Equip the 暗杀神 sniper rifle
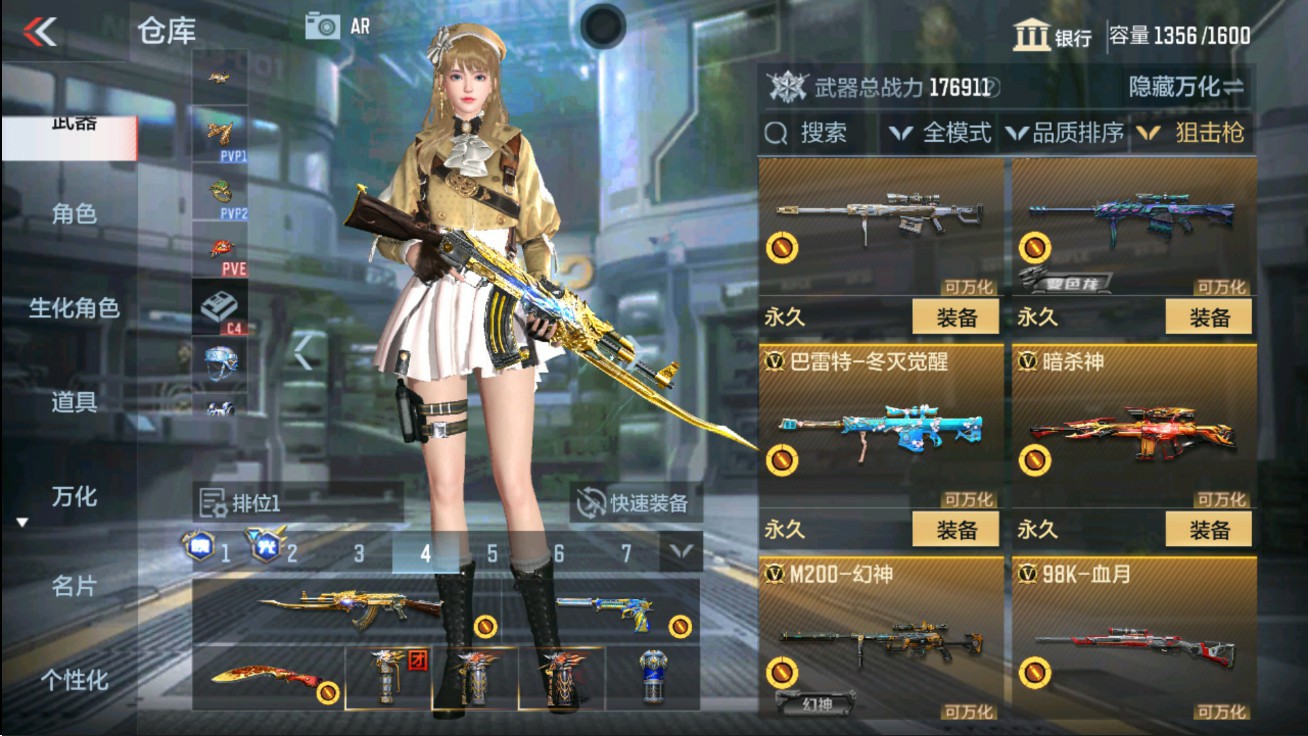The width and height of the screenshot is (1308, 736). pyautogui.click(x=1210, y=530)
